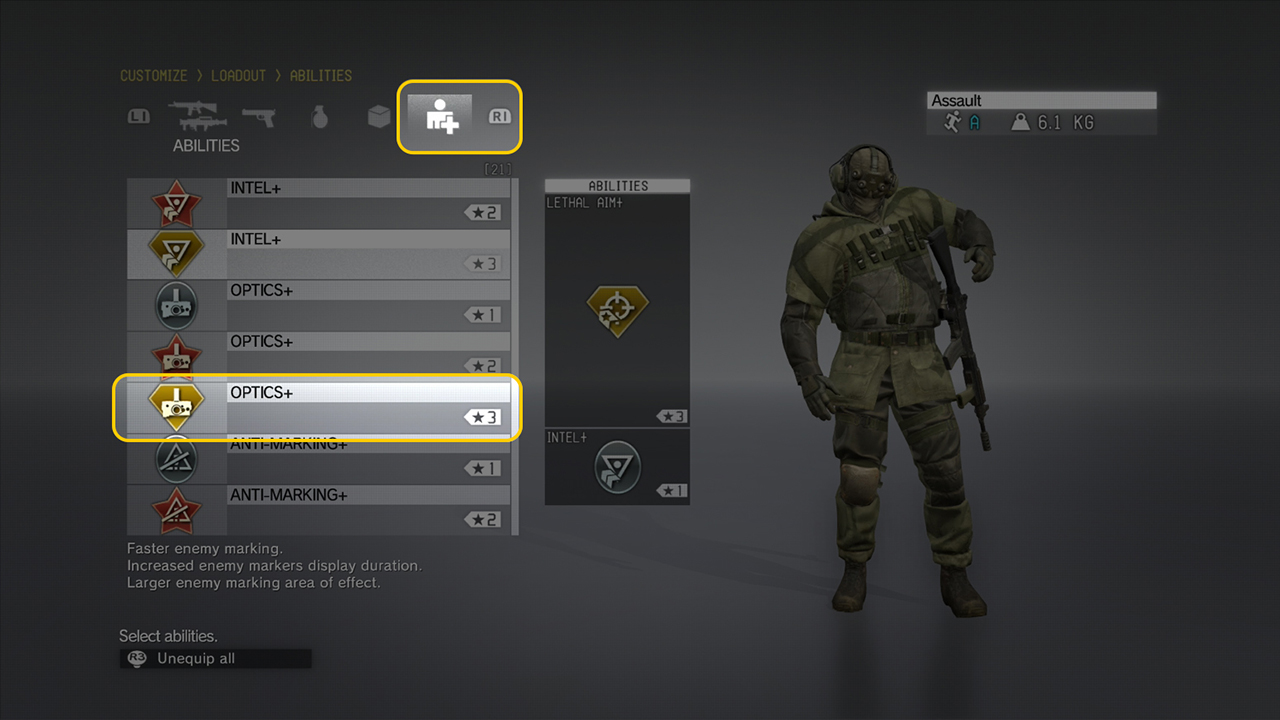The image size is (1280, 720).
Task: Choose the INTEL+ three-star ability row
Action: [x=318, y=254]
